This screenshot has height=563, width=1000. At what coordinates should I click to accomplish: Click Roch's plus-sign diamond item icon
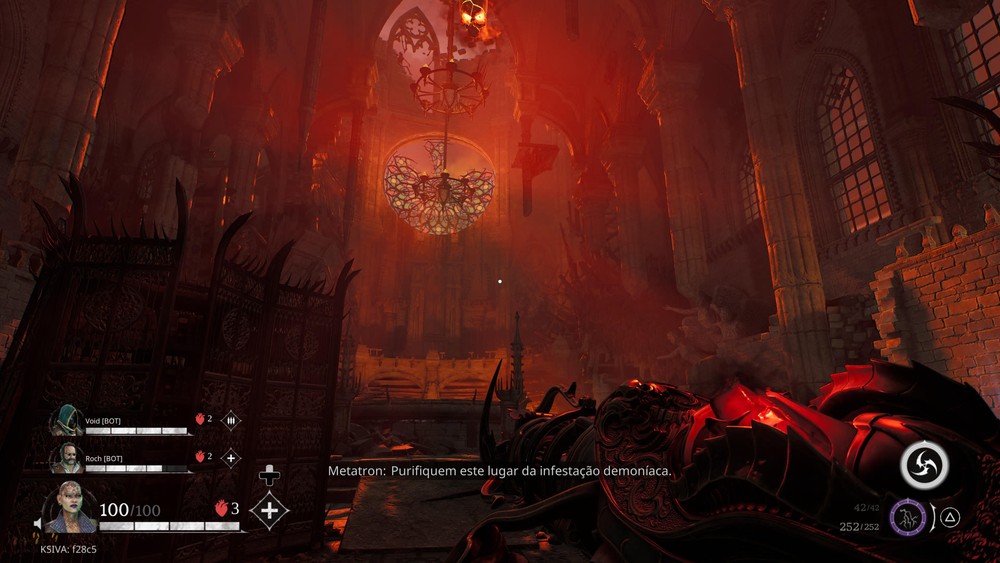(230, 457)
